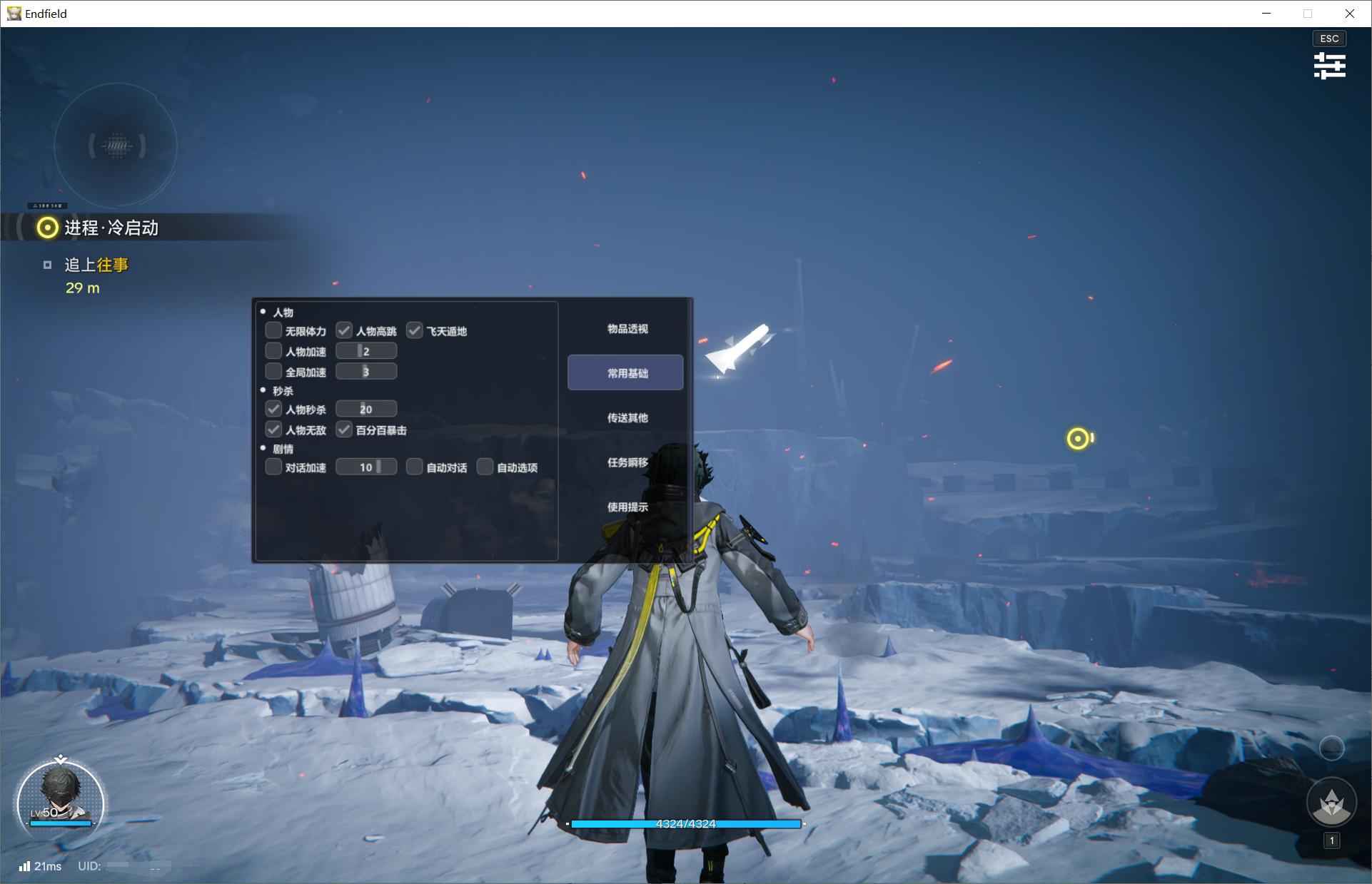
Task: Toggle the 无限体力 checkbox
Action: tap(273, 330)
